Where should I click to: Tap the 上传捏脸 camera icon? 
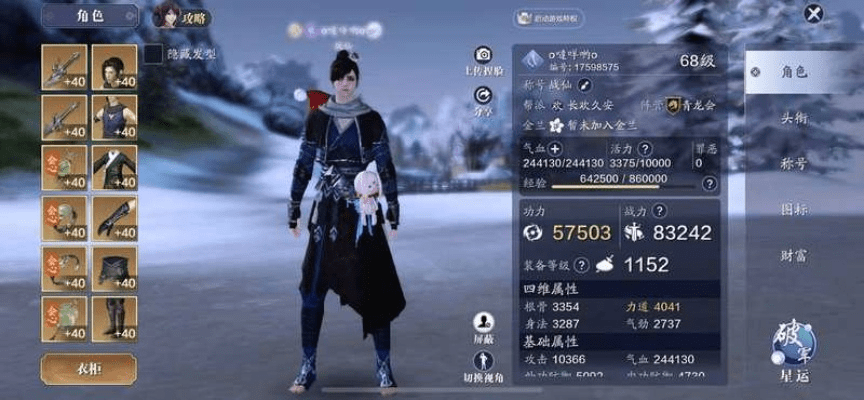coord(483,56)
